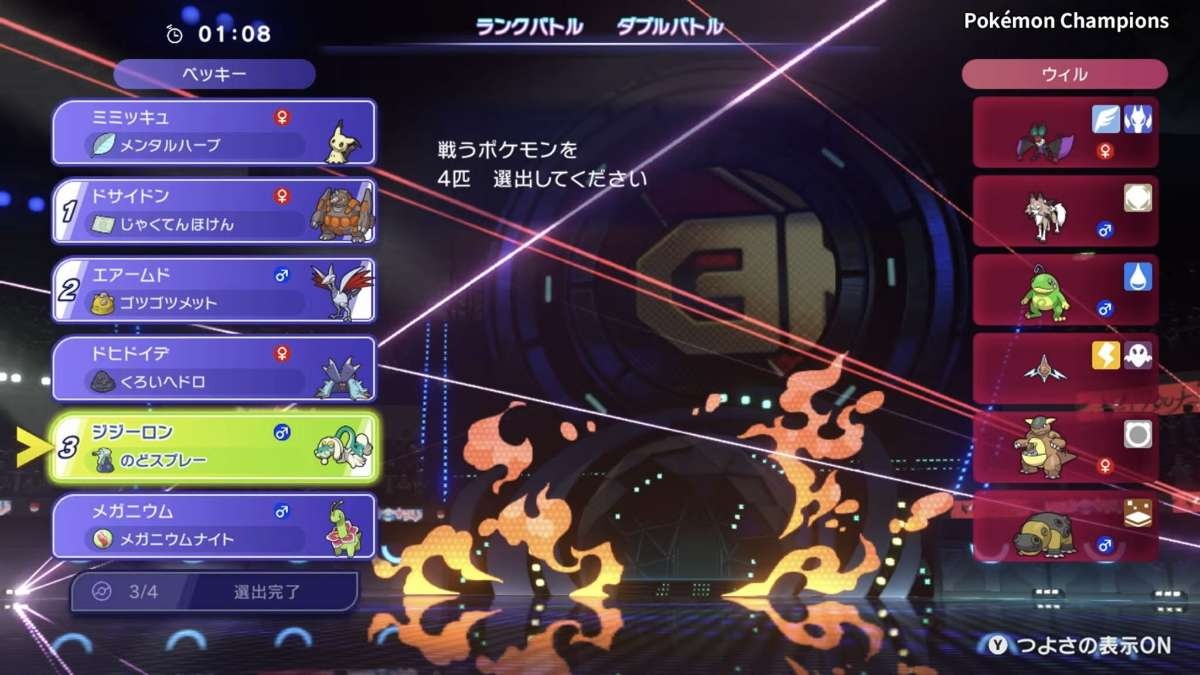Select ミミッキュ holding メンタルハーブ
Image resolution: width=1200 pixels, height=675 pixels.
(214, 132)
